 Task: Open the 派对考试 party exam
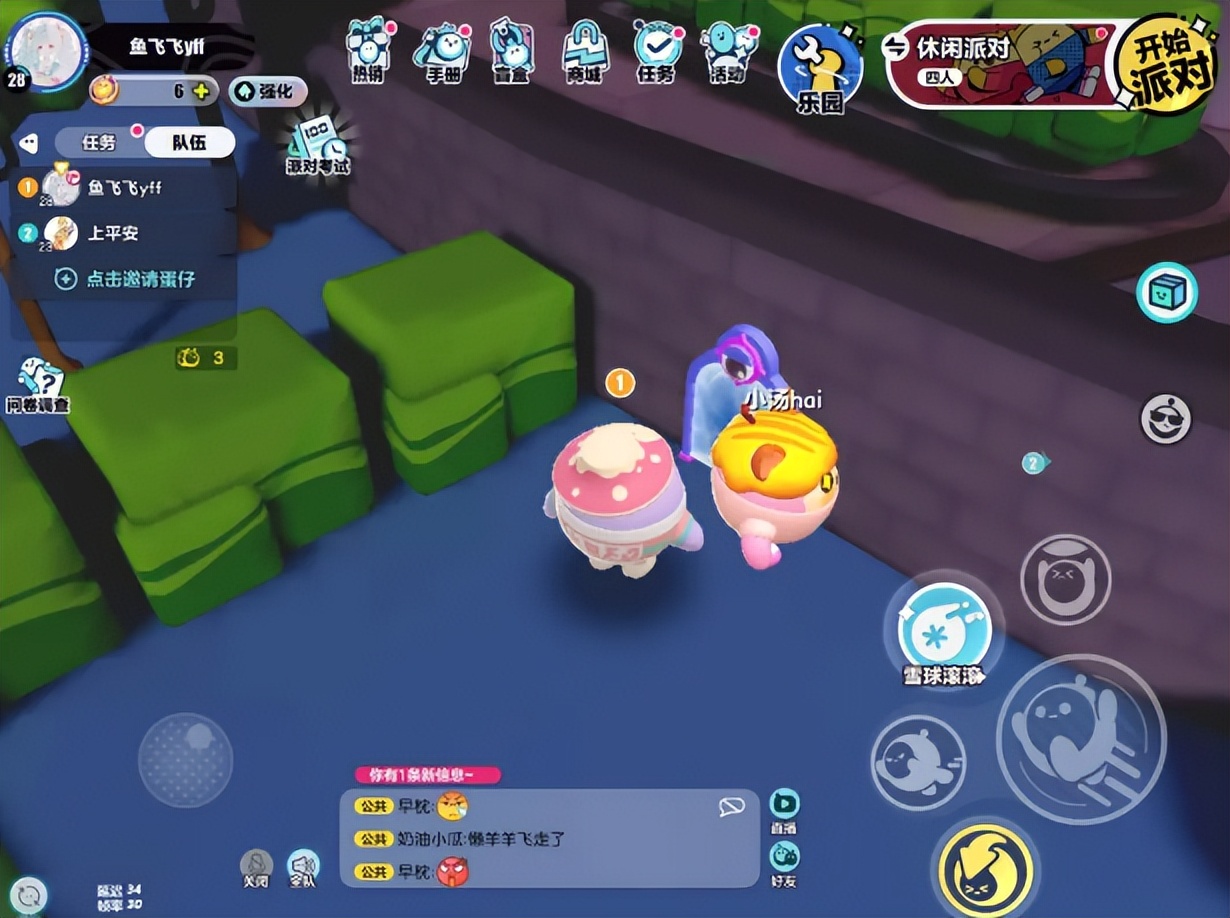(318, 145)
